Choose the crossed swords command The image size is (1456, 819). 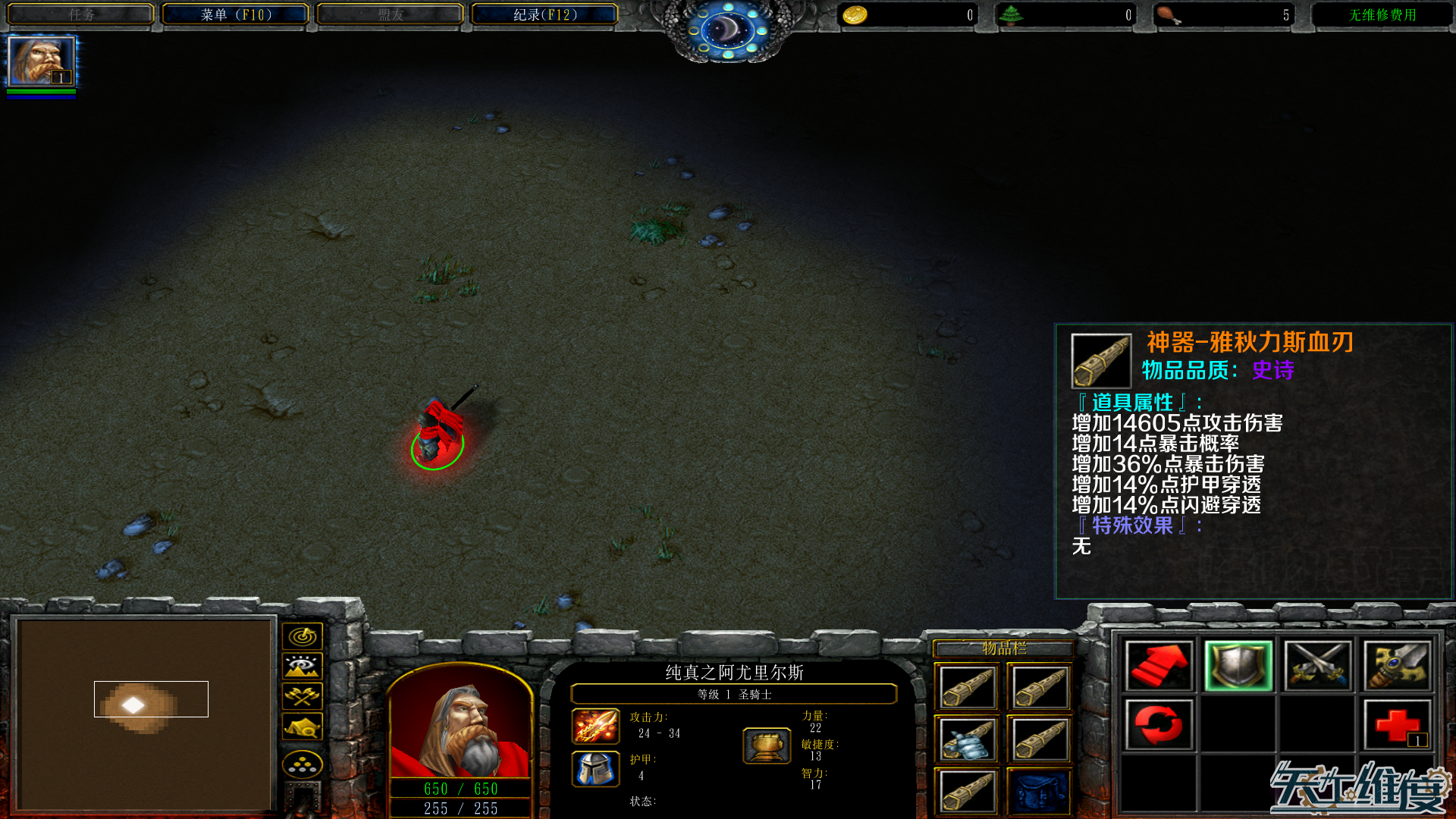[1317, 666]
